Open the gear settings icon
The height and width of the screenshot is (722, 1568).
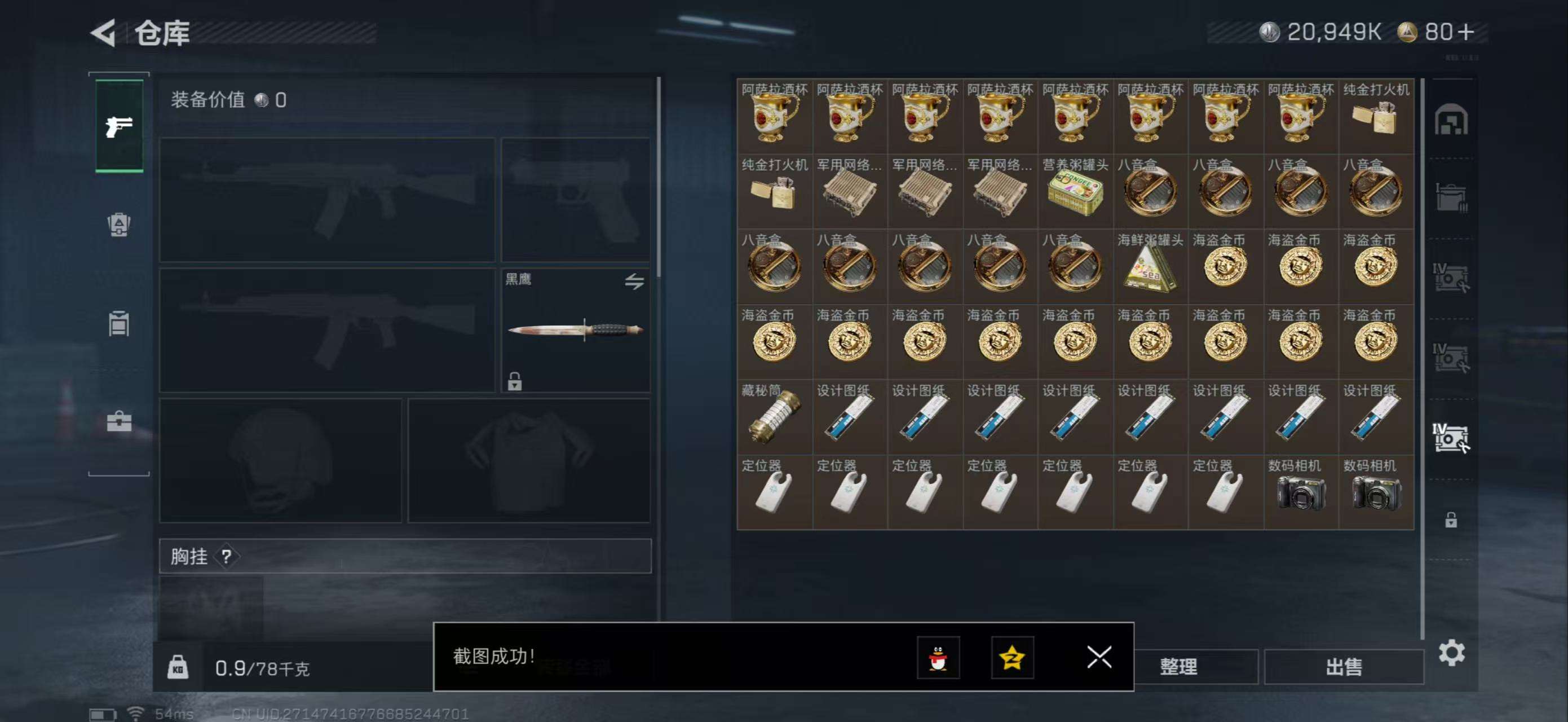[1451, 653]
